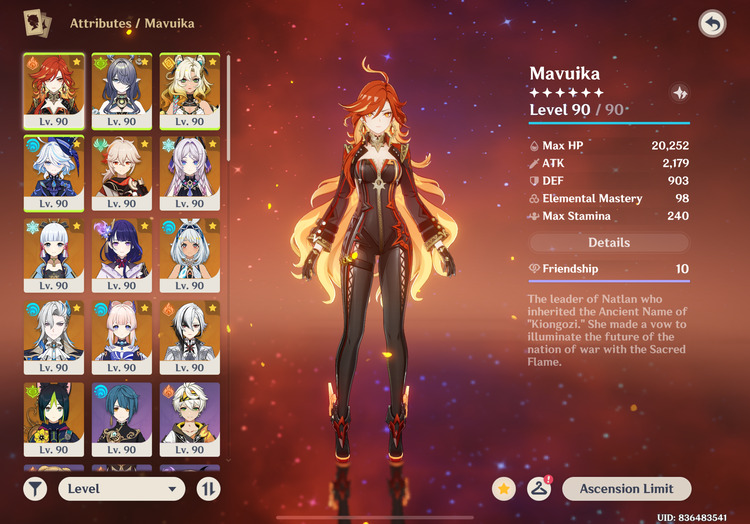Image resolution: width=750 pixels, height=524 pixels.
Task: Click the gold star icon button
Action: pyautogui.click(x=505, y=489)
